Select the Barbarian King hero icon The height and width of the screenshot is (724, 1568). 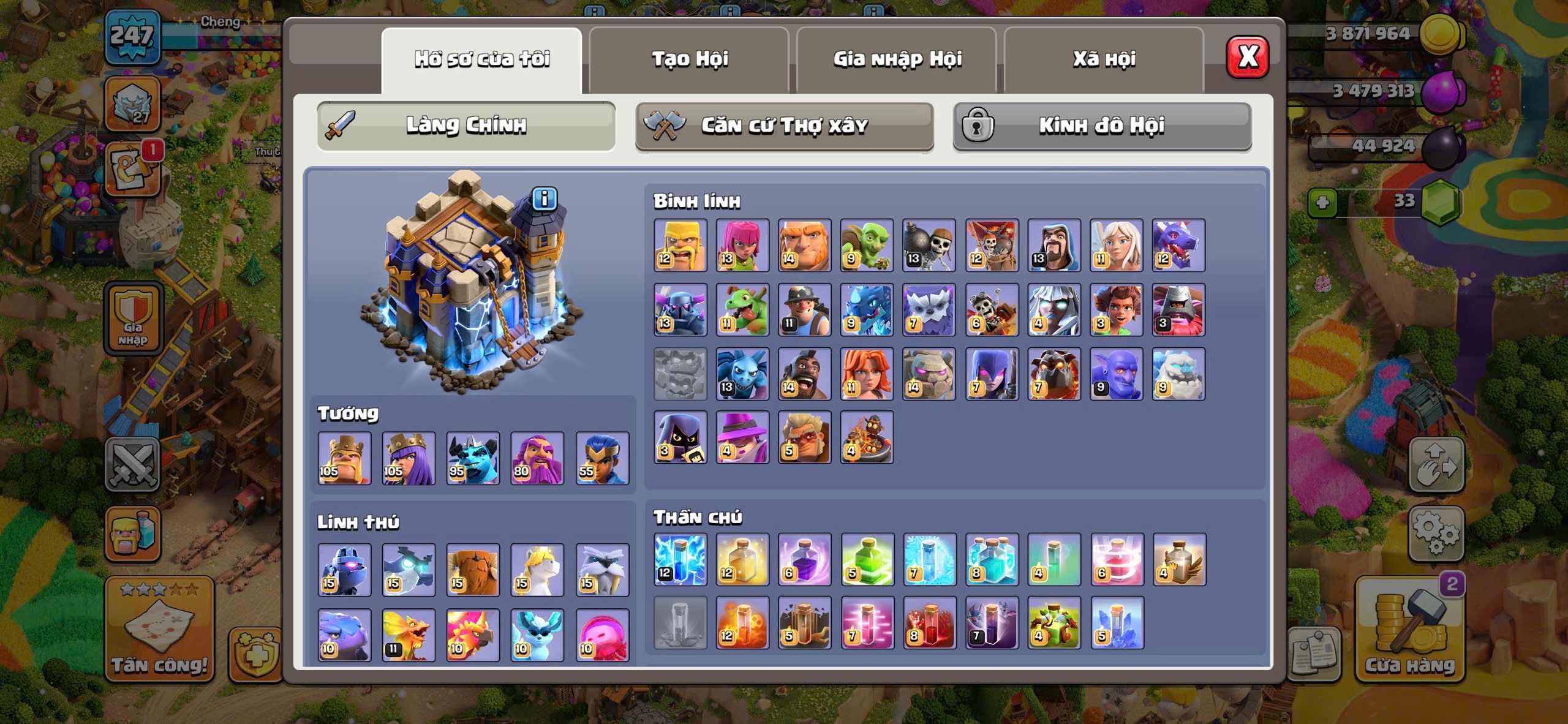click(x=344, y=458)
